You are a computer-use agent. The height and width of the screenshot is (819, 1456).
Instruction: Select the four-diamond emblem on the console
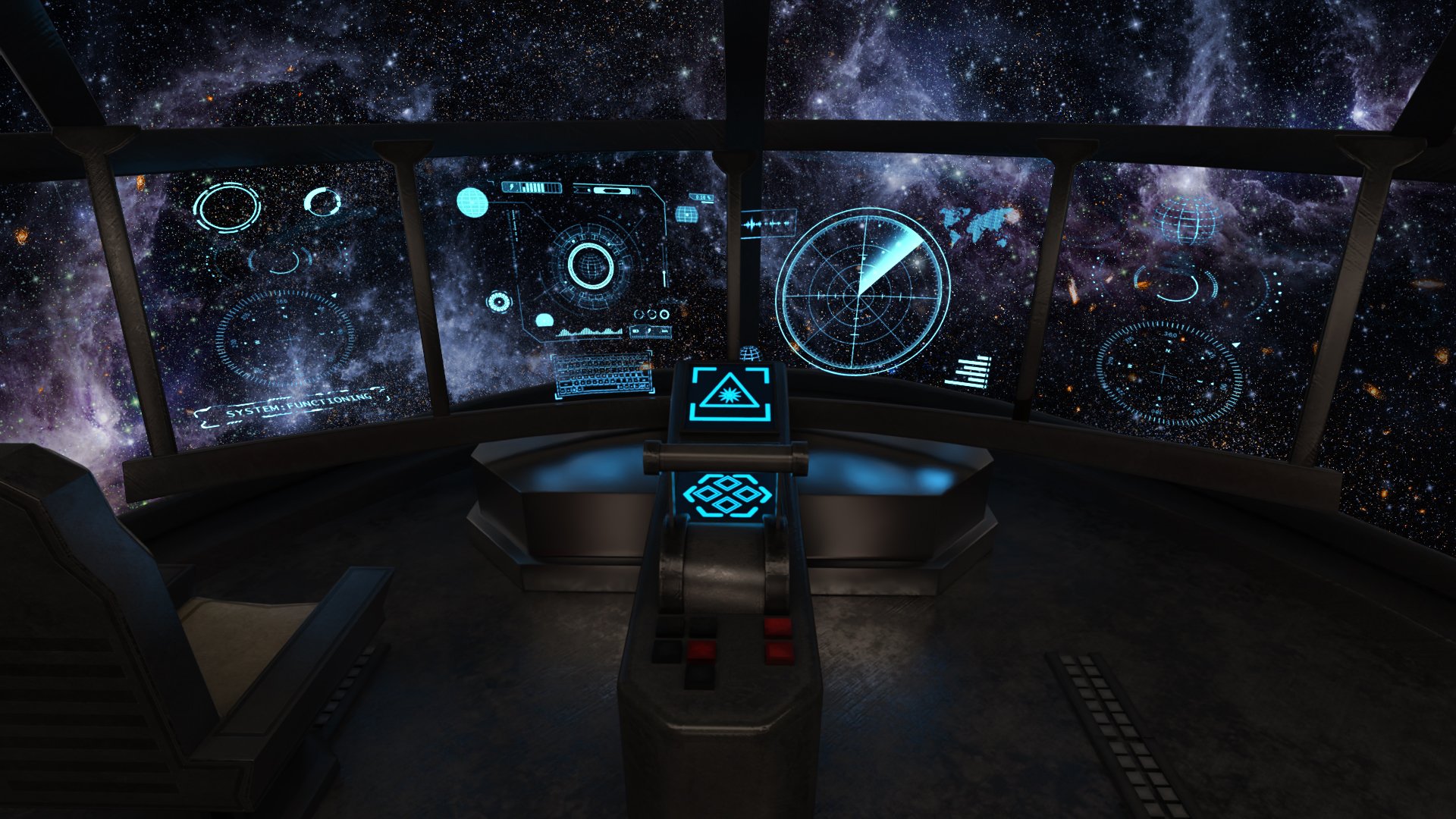click(x=726, y=495)
